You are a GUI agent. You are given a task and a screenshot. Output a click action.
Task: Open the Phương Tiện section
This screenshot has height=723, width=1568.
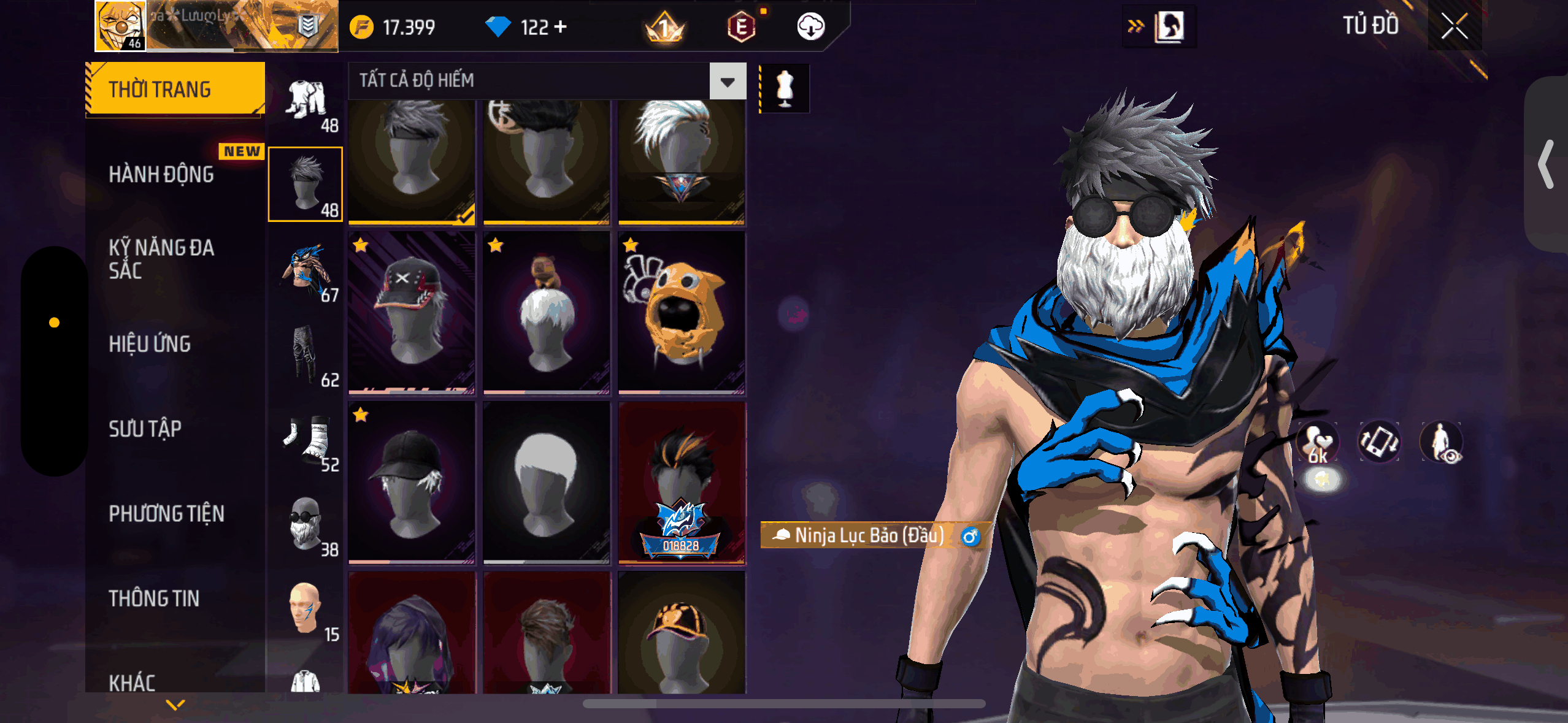166,513
